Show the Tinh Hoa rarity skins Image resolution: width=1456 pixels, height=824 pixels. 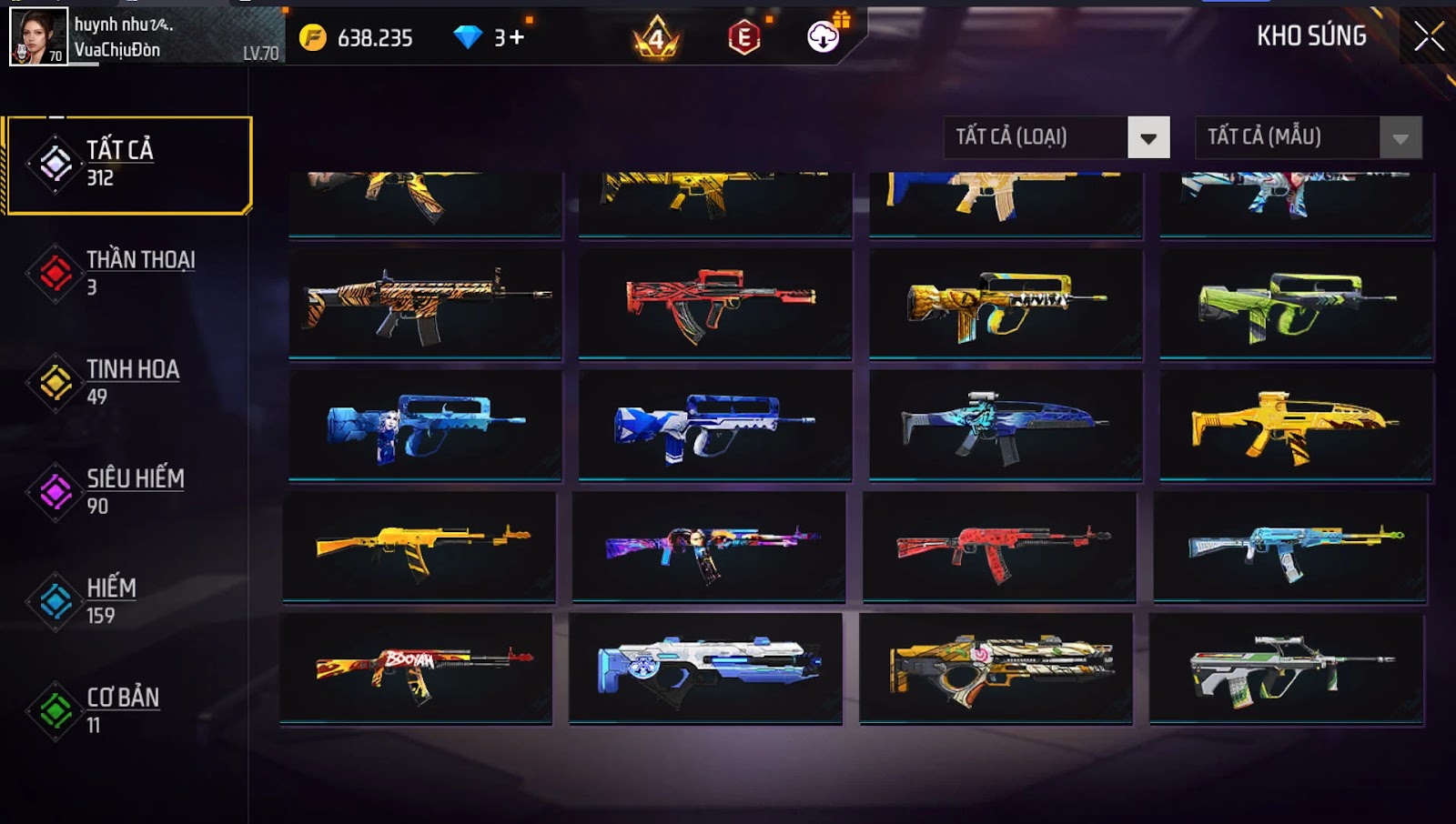coord(127,382)
